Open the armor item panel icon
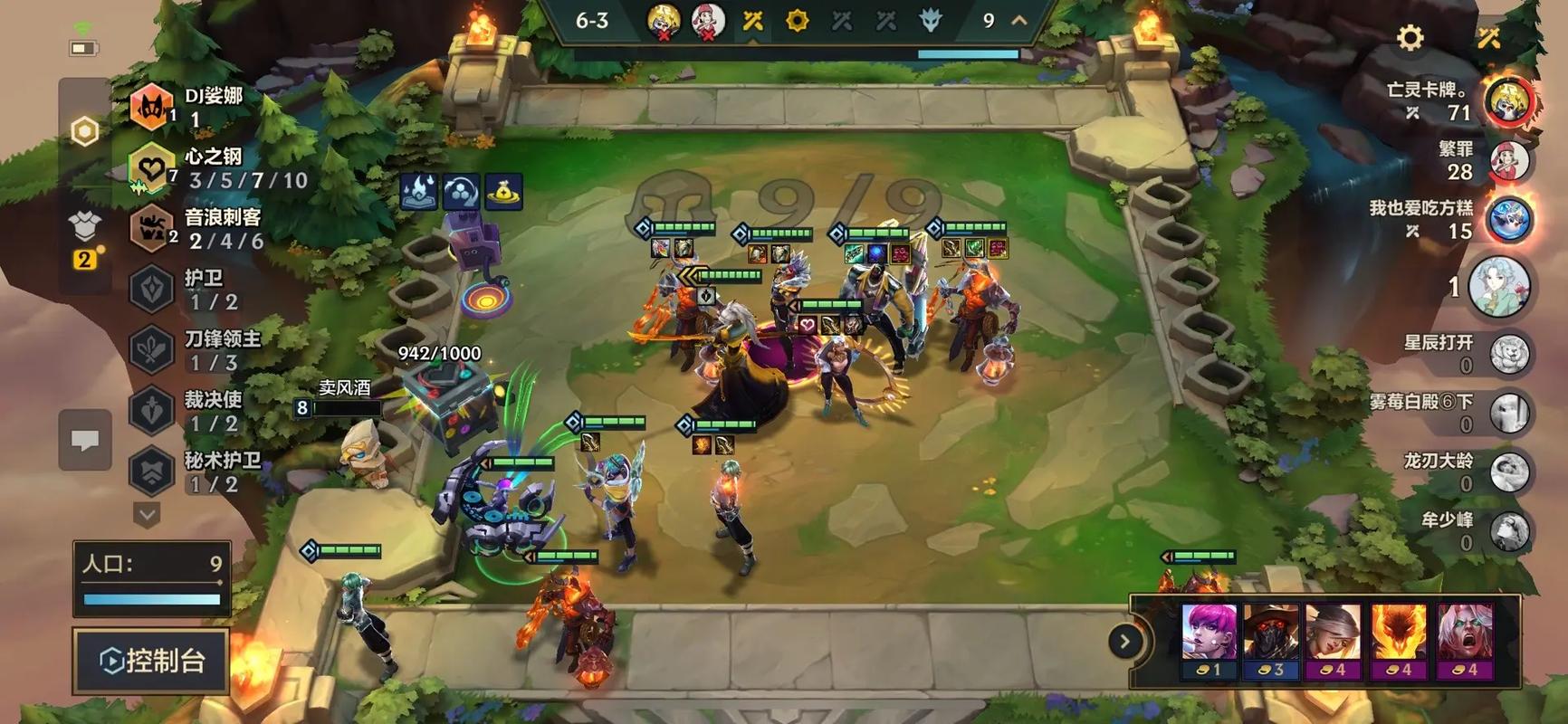1568x724 pixels. (x=84, y=226)
